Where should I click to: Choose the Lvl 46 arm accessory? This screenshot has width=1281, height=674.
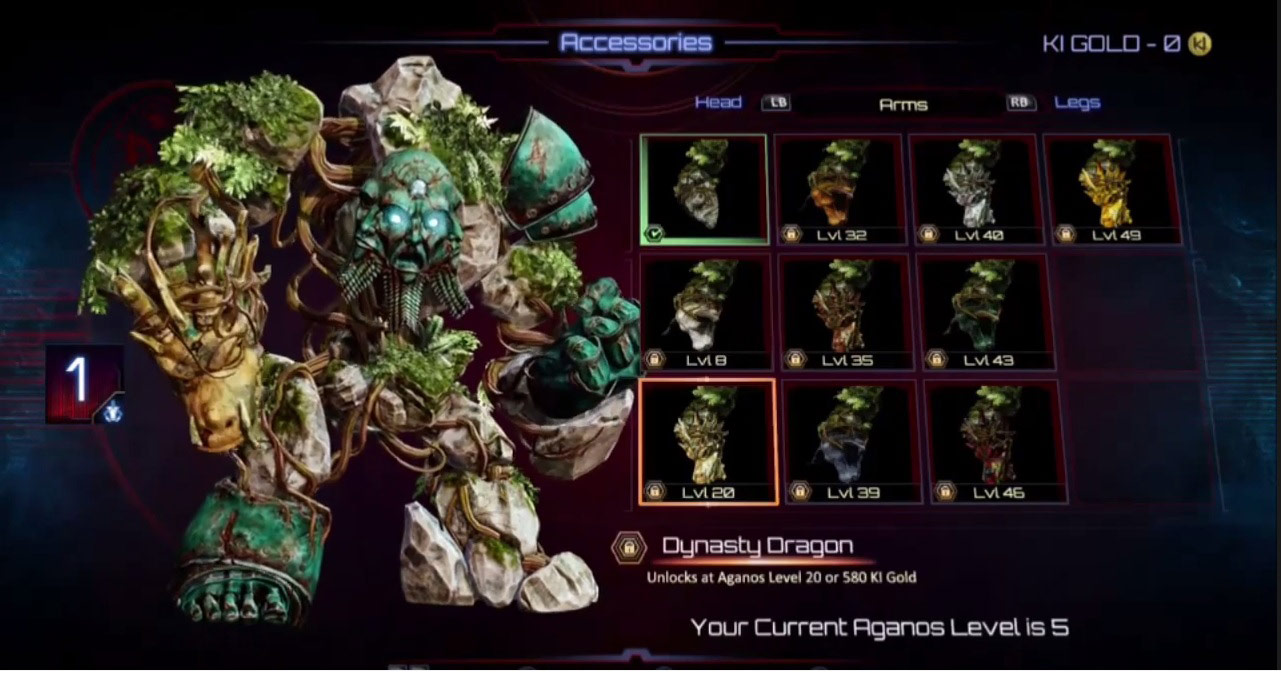pos(995,441)
